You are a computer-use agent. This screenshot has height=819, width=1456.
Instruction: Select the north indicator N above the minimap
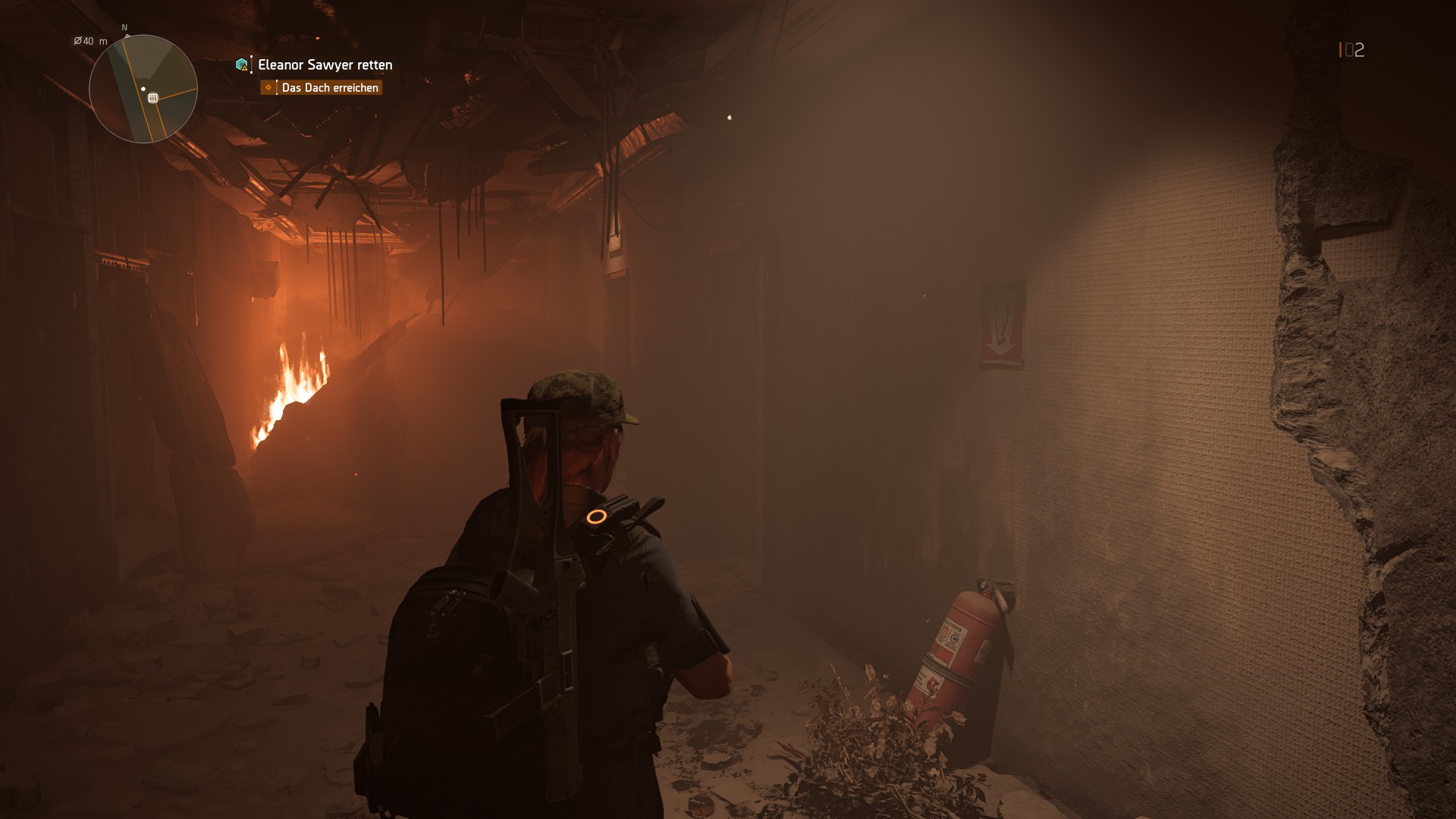click(x=124, y=26)
